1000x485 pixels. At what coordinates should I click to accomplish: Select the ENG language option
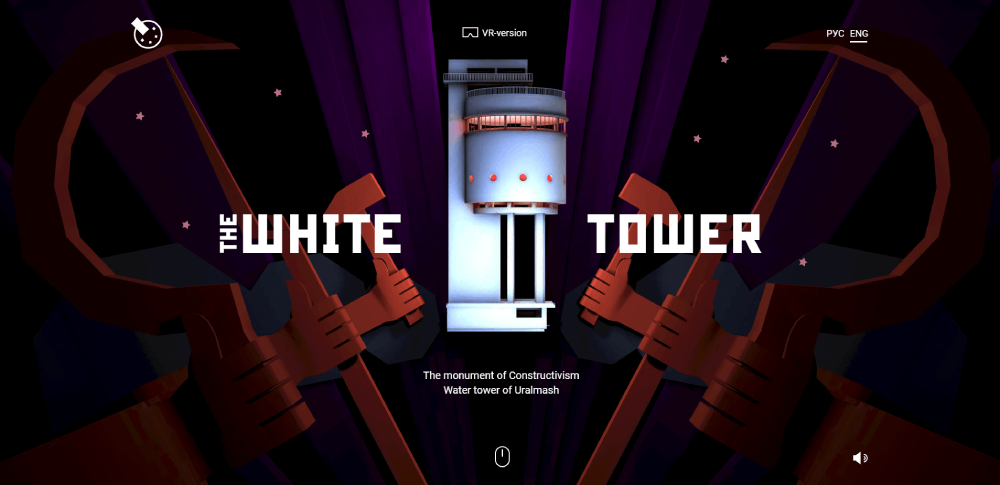point(859,34)
